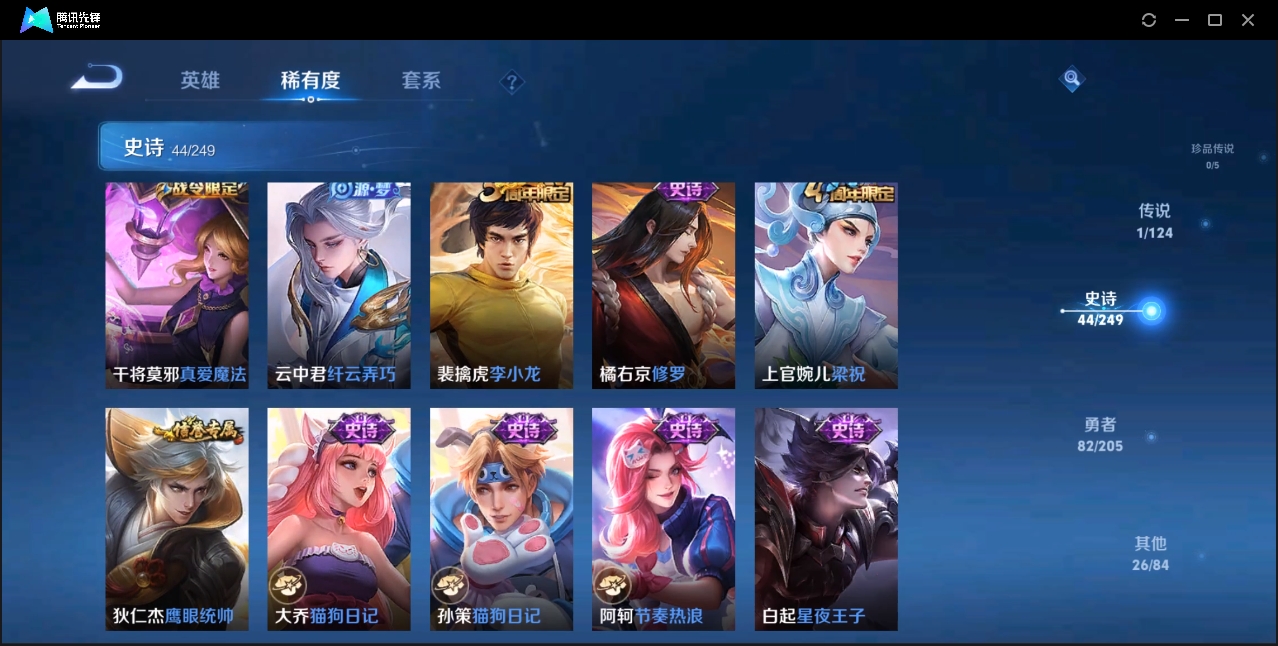
Task: Switch to the 英雄 tab
Action: (x=200, y=81)
